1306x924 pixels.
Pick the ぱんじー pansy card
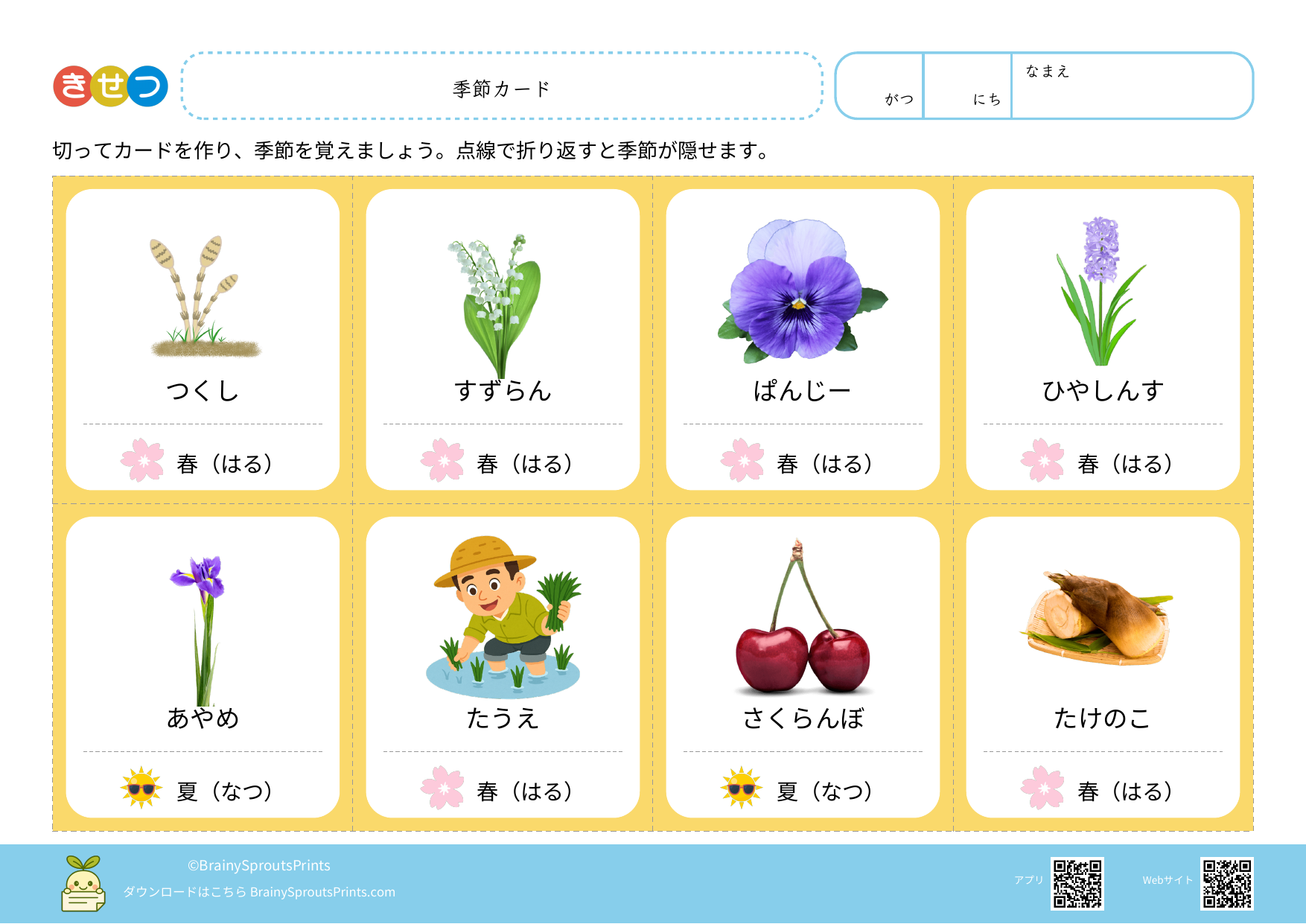[803, 340]
